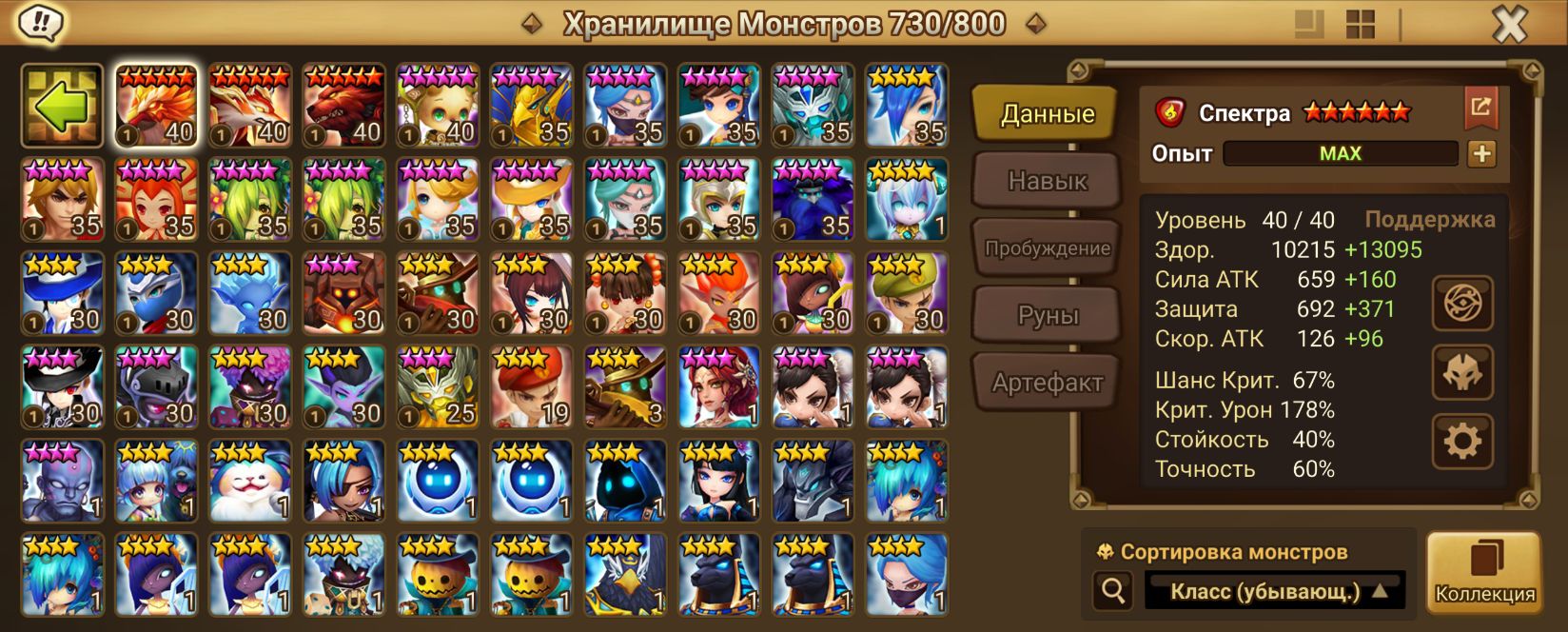Open the Навык tab
1568x632 pixels.
1047,181
